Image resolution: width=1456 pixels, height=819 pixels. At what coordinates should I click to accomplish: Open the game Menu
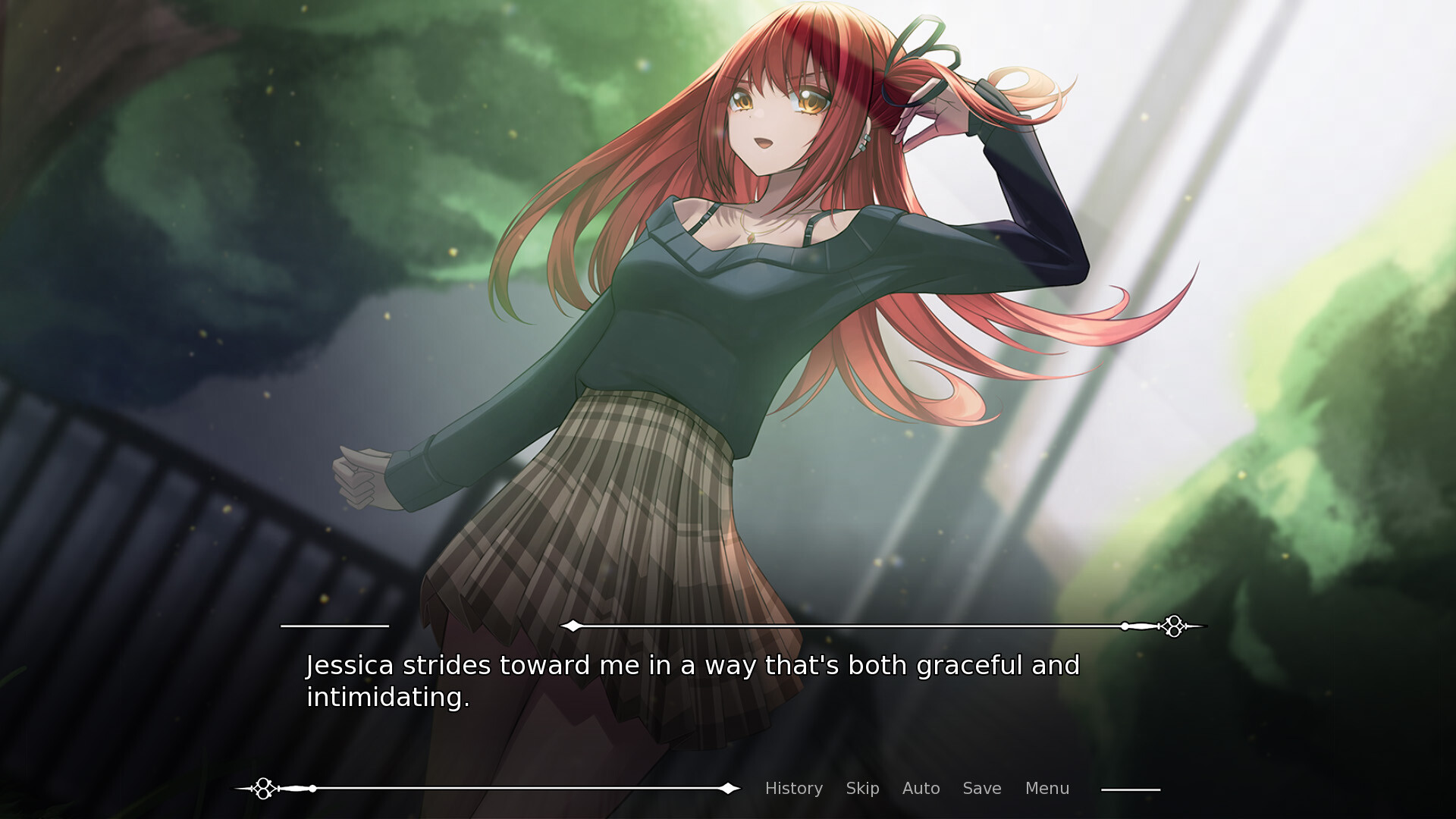1047,789
